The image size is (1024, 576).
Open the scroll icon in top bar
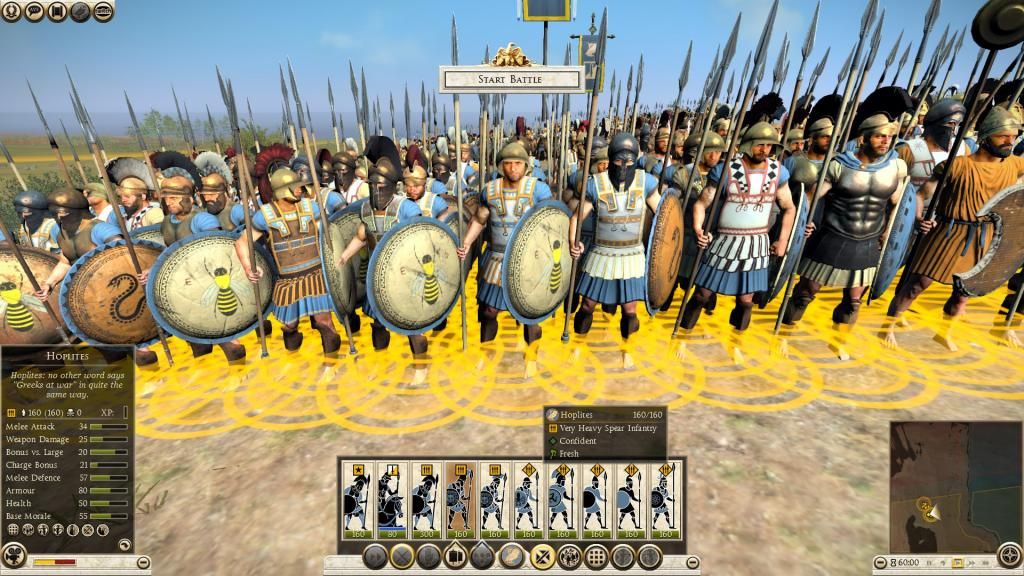click(59, 12)
